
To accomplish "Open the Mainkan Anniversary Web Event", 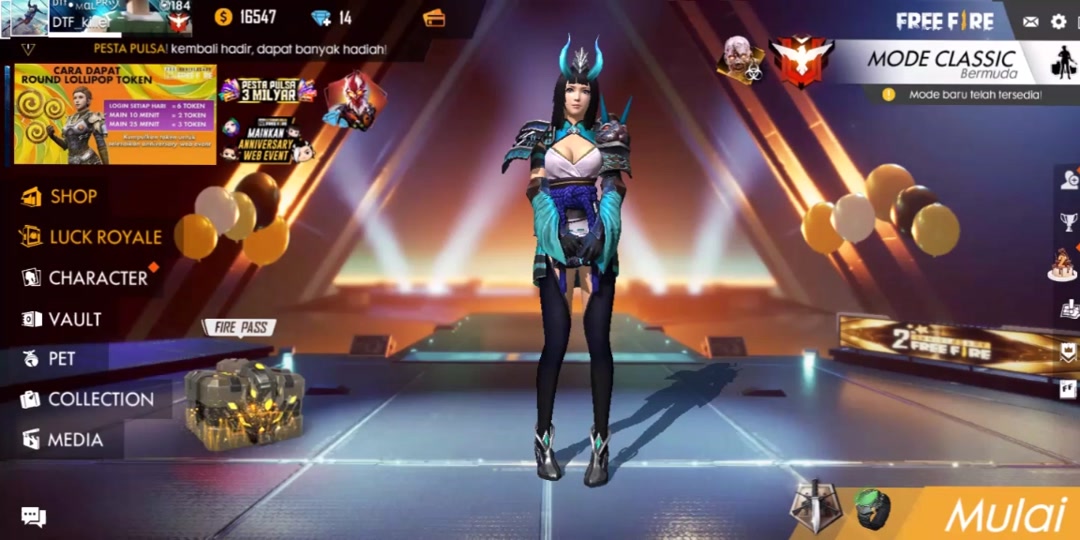I will pyautogui.click(x=263, y=141).
